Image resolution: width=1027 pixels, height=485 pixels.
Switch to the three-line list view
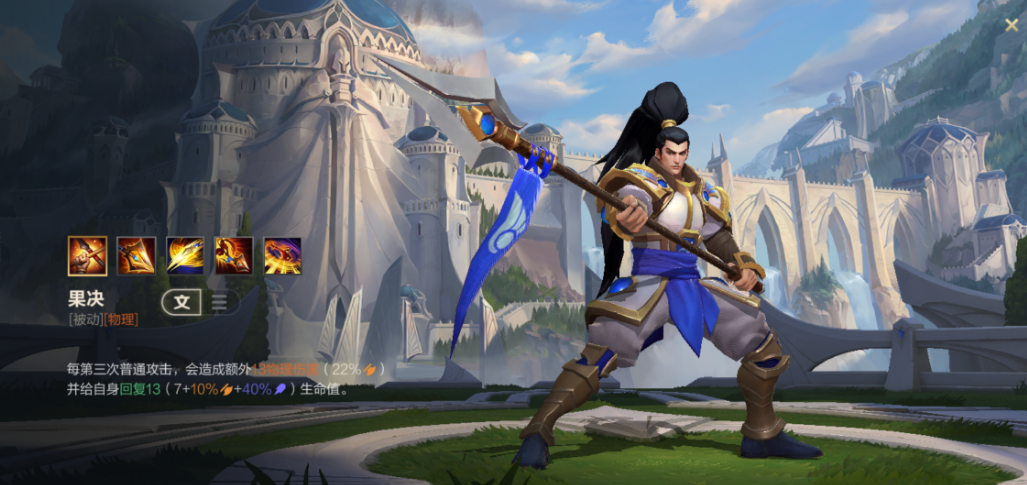(219, 302)
